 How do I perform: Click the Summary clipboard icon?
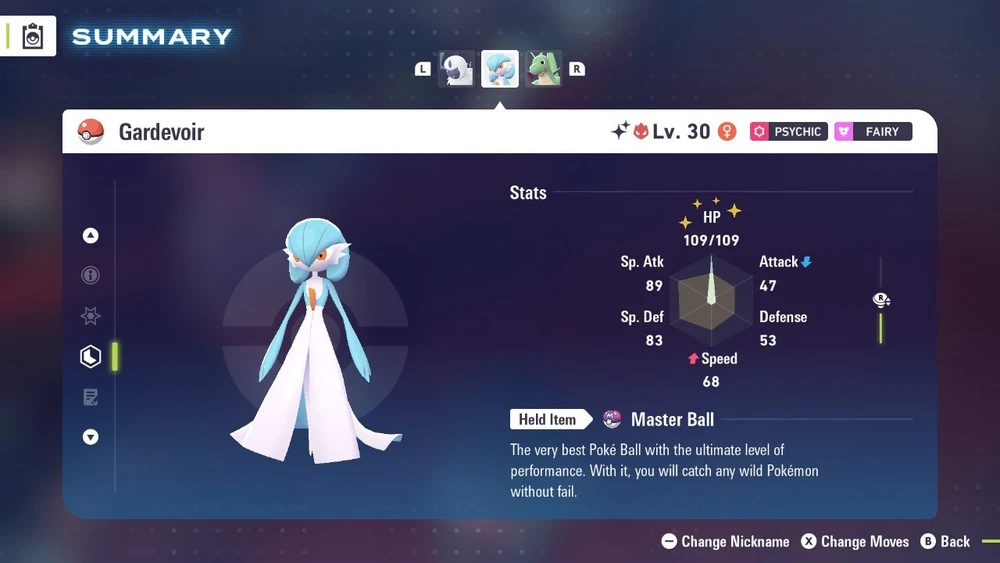pyautogui.click(x=33, y=37)
